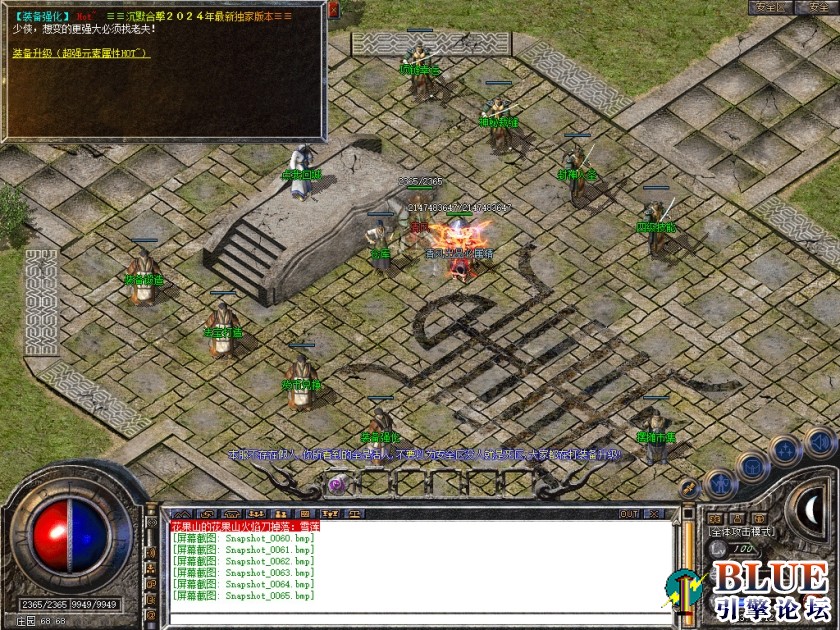Select the 装备升级 equipment upgrade dialogue link
Viewport: 840px width, 630px height.
pyautogui.click(x=81, y=53)
